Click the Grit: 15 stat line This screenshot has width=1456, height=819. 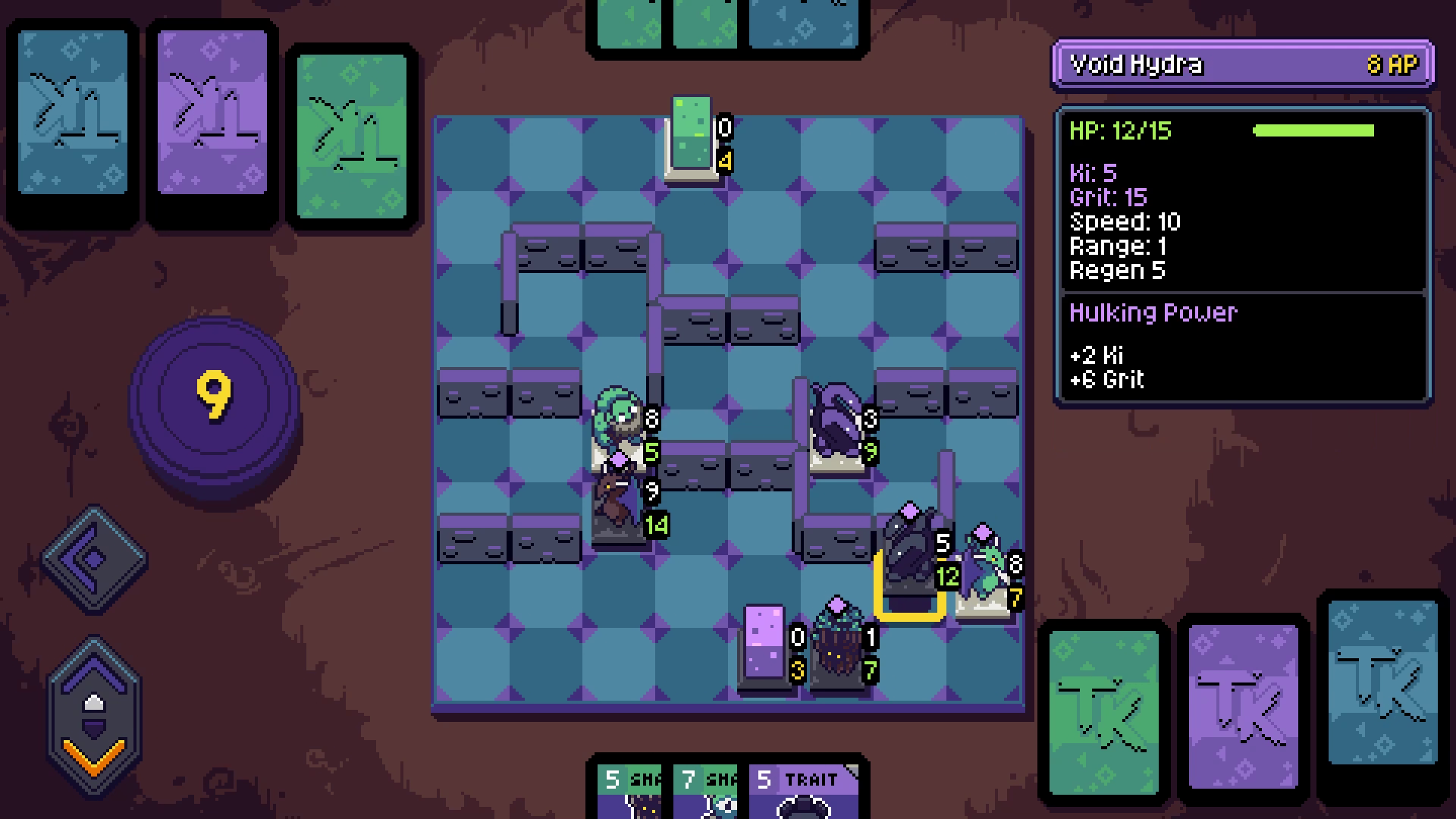click(x=1109, y=197)
